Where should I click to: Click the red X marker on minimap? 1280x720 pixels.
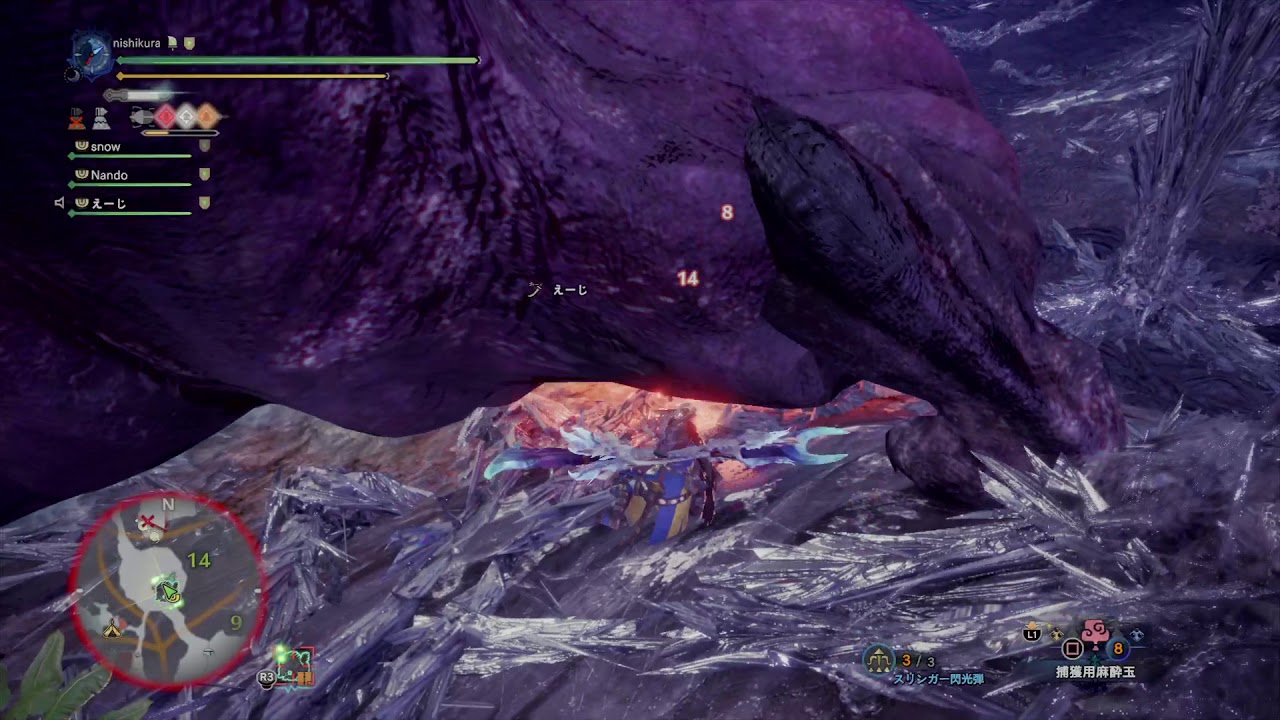click(149, 522)
